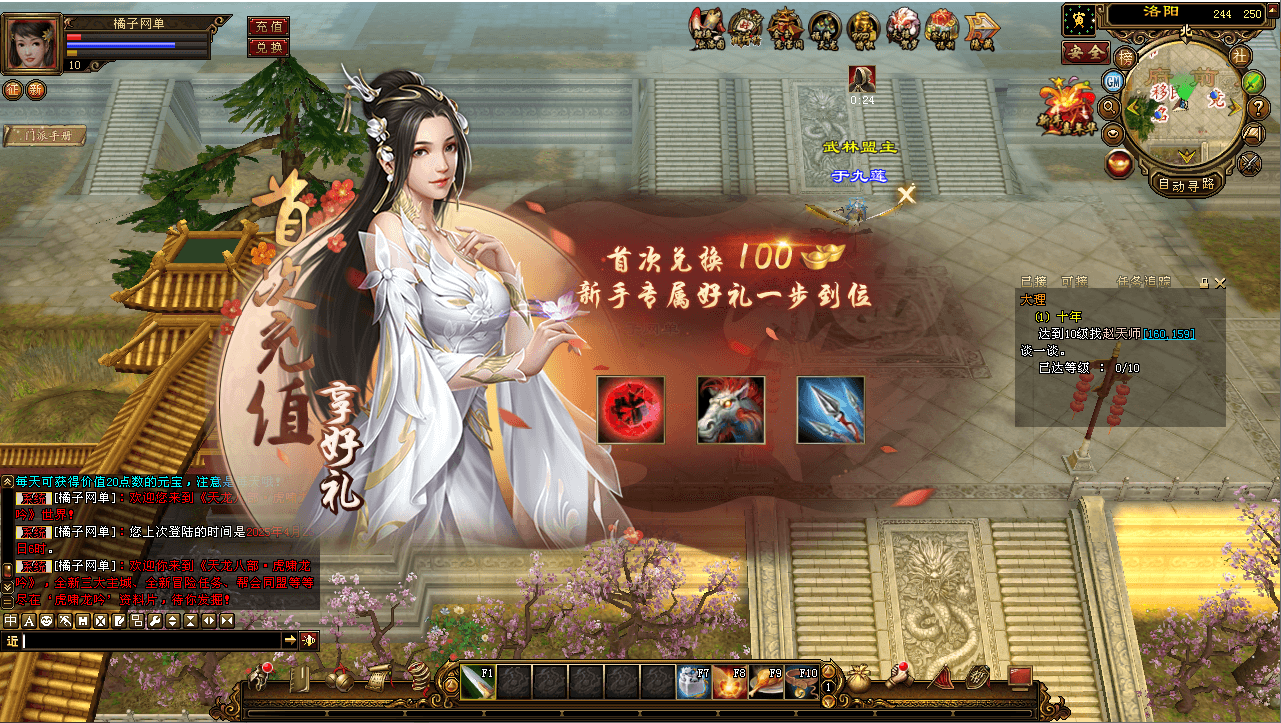Use the F9 roast chicken leg item
The image size is (1281, 723).
tap(765, 681)
